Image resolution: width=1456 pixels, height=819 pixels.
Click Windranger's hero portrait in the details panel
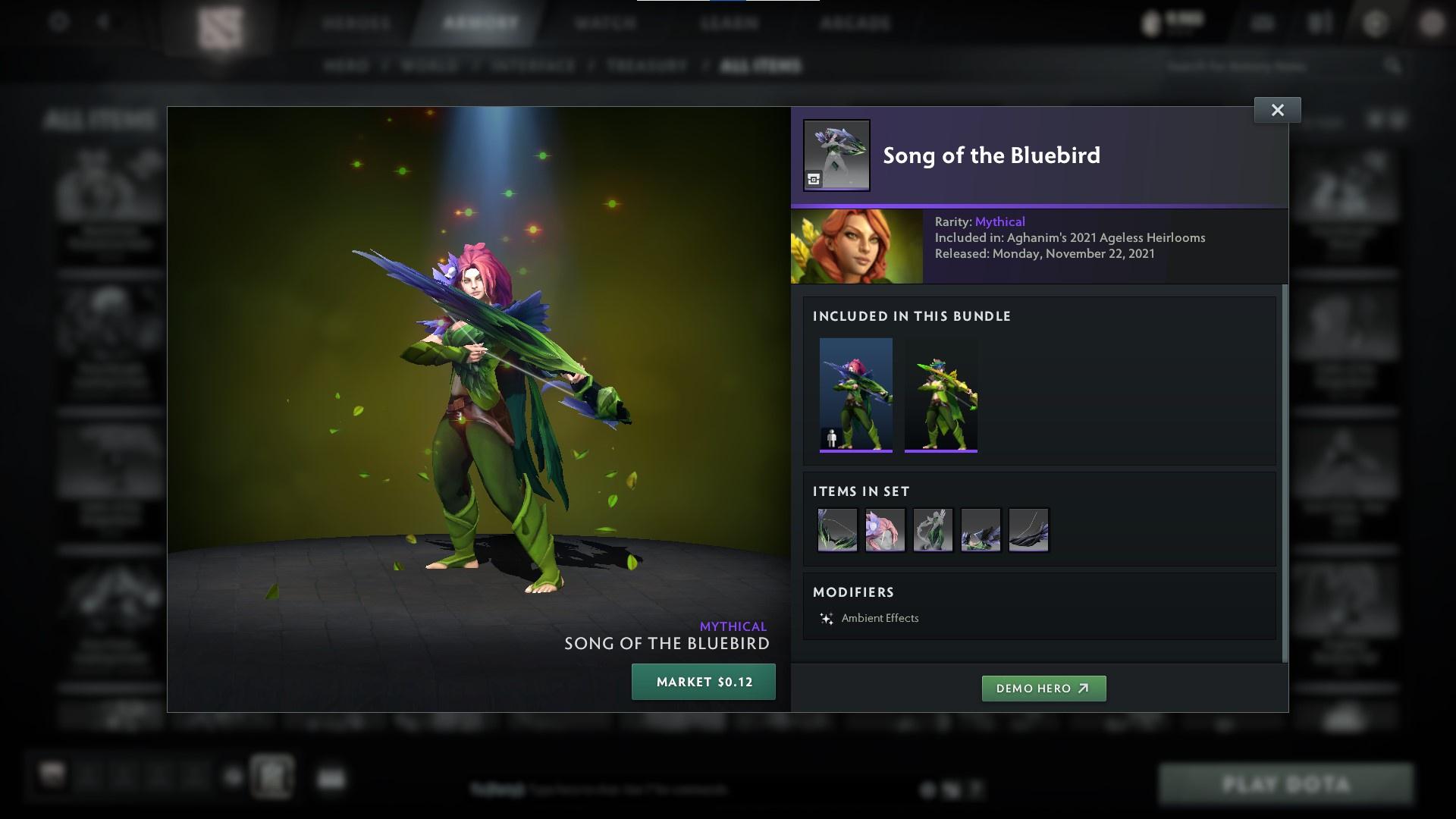pyautogui.click(x=855, y=246)
